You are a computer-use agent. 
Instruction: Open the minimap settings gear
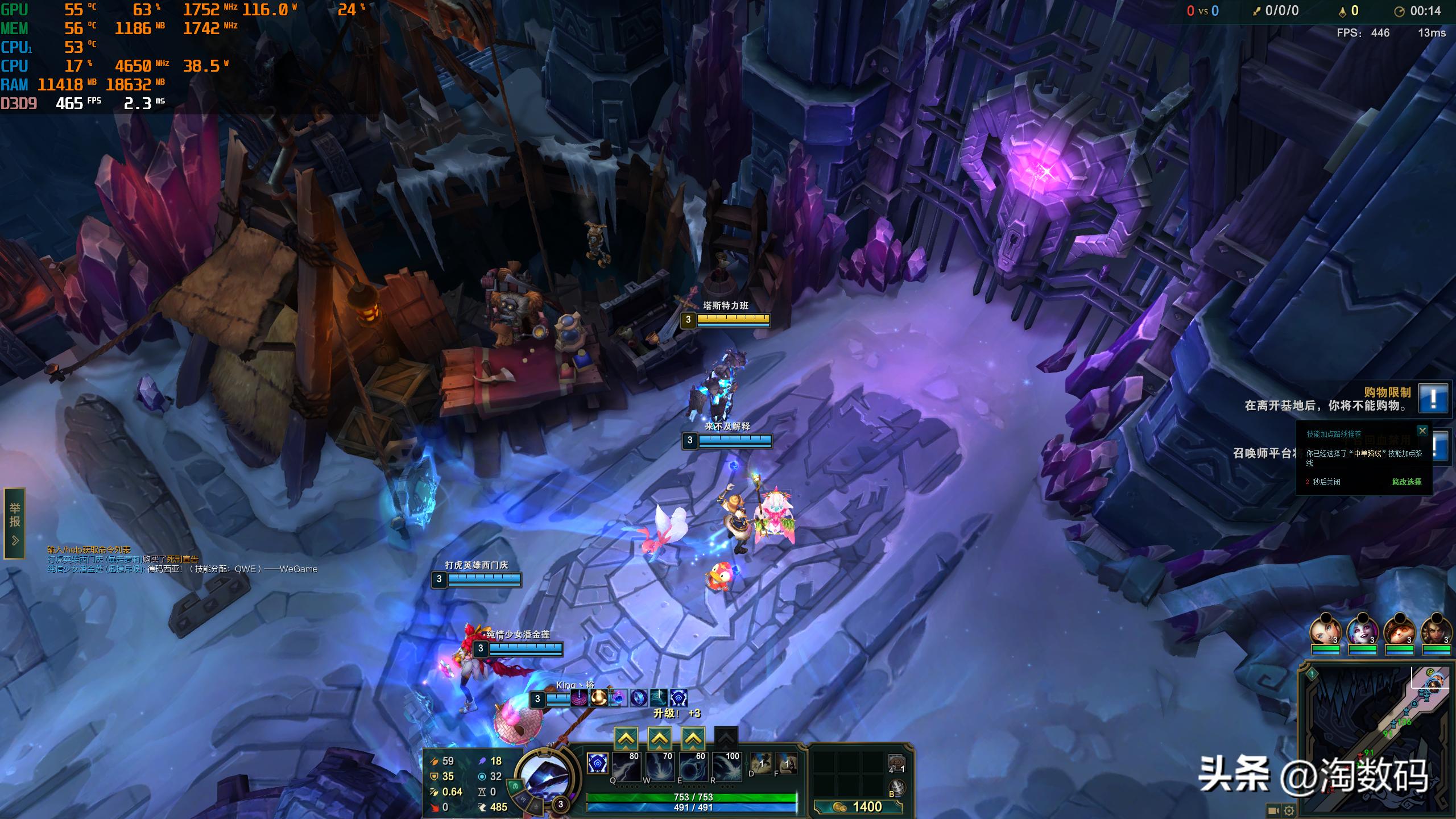[x=1289, y=810]
